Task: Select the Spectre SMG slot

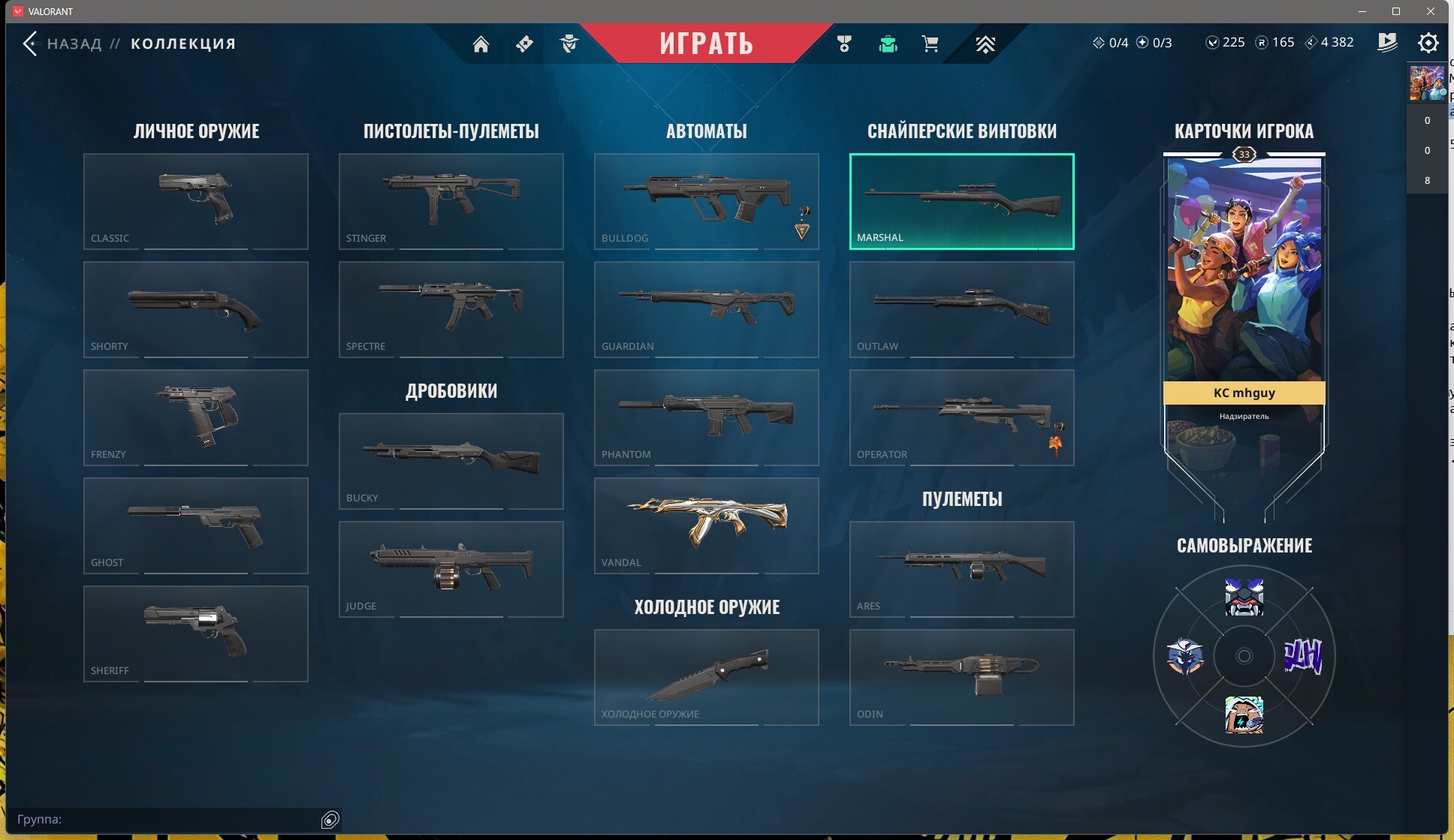Action: point(451,309)
